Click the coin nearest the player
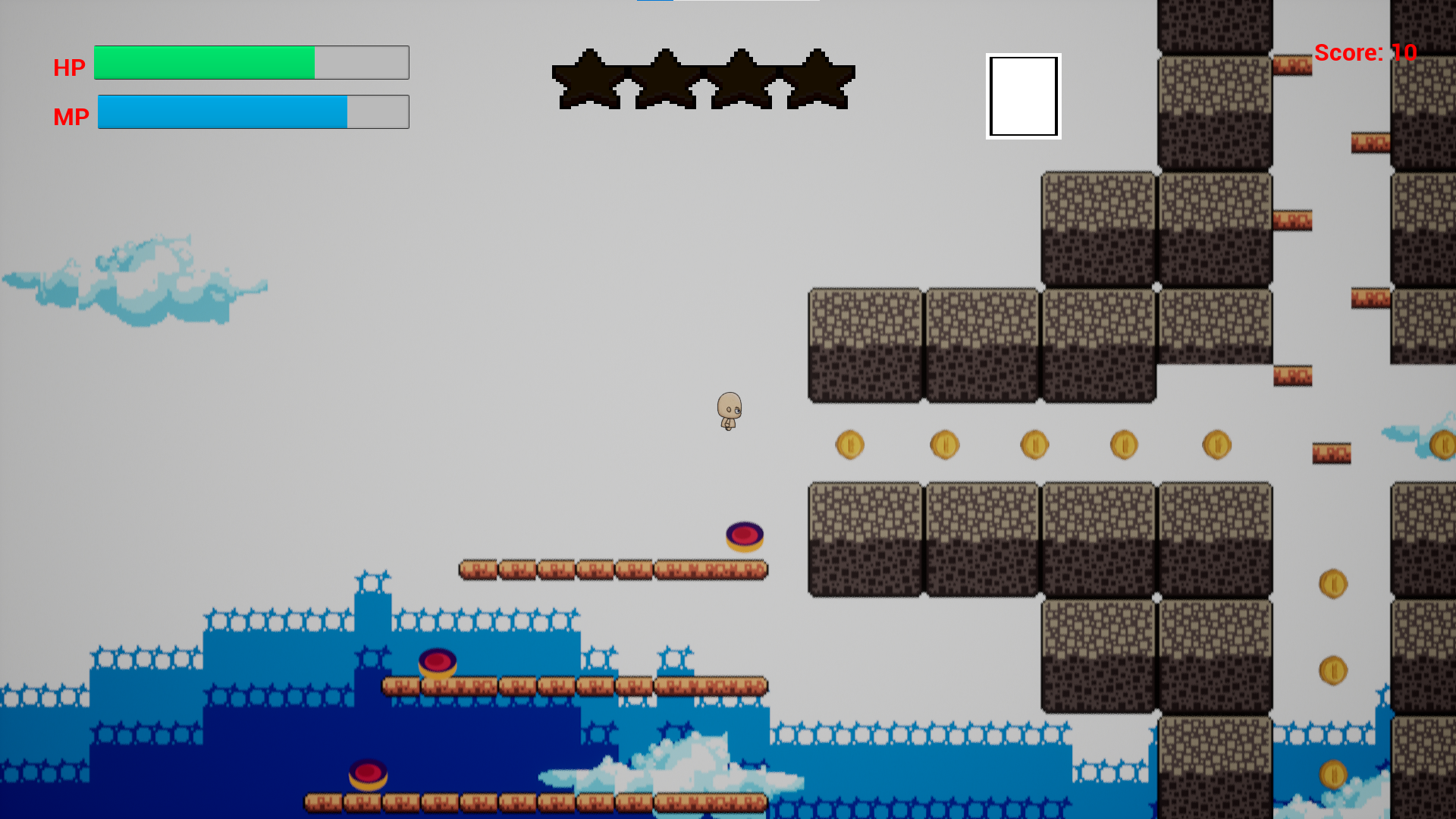Viewport: 1456px width, 819px height. [849, 445]
